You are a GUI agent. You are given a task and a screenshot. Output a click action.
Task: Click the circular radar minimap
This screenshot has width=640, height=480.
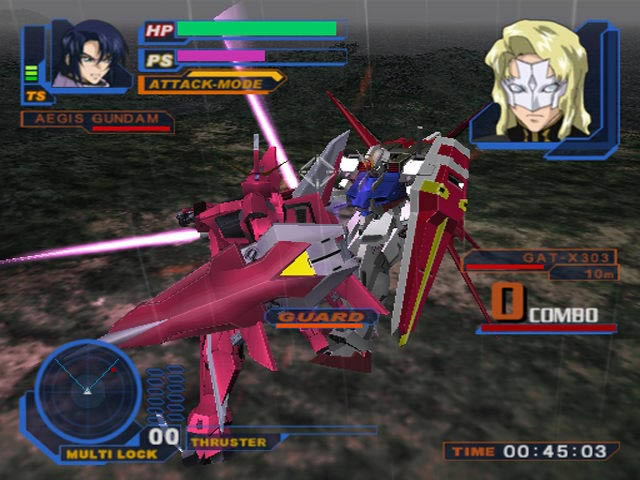coord(87,389)
